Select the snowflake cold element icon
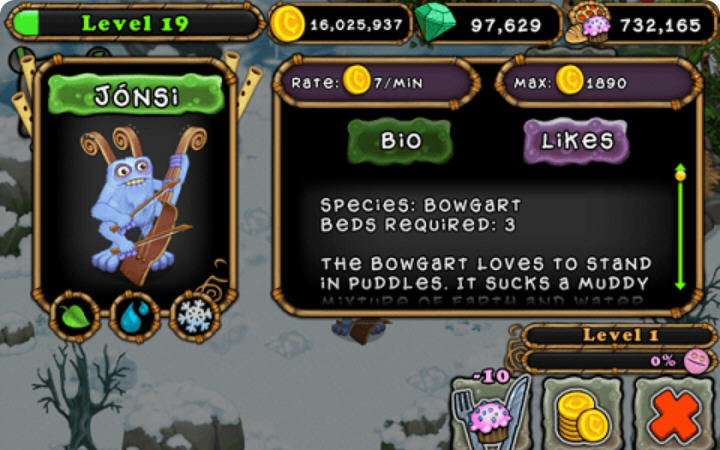 (194, 316)
